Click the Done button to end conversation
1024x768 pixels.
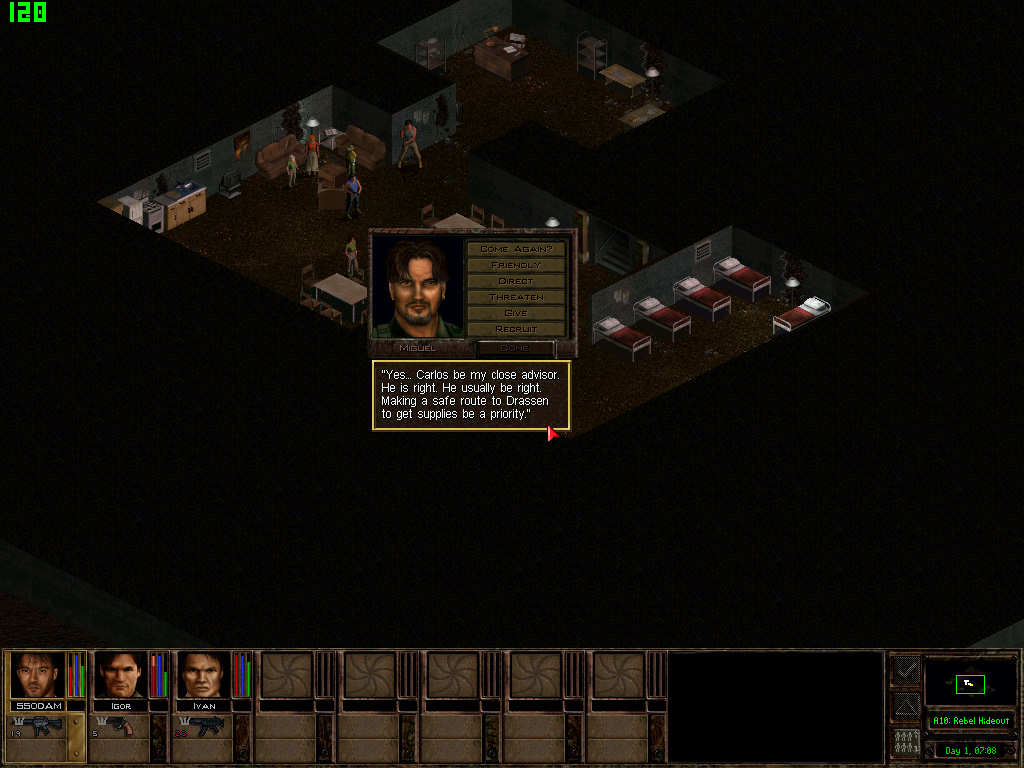pos(515,348)
